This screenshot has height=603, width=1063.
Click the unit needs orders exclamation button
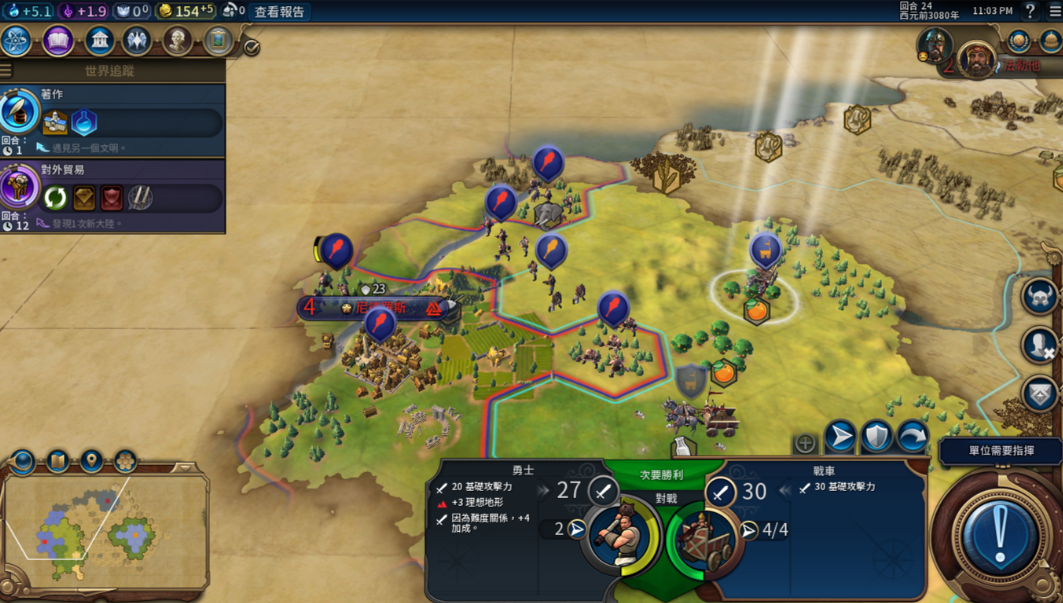pyautogui.click(x=997, y=535)
